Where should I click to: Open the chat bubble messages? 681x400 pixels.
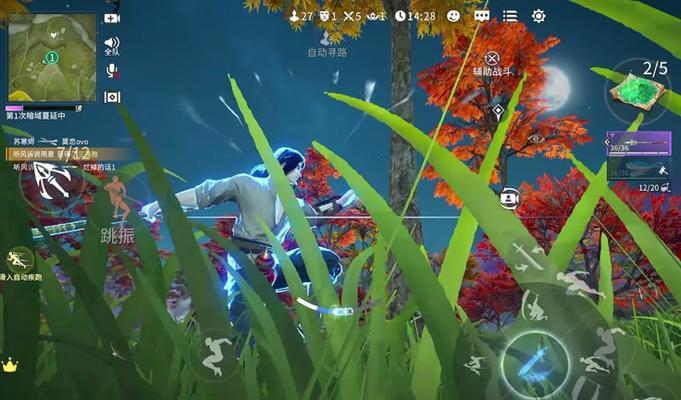482,16
